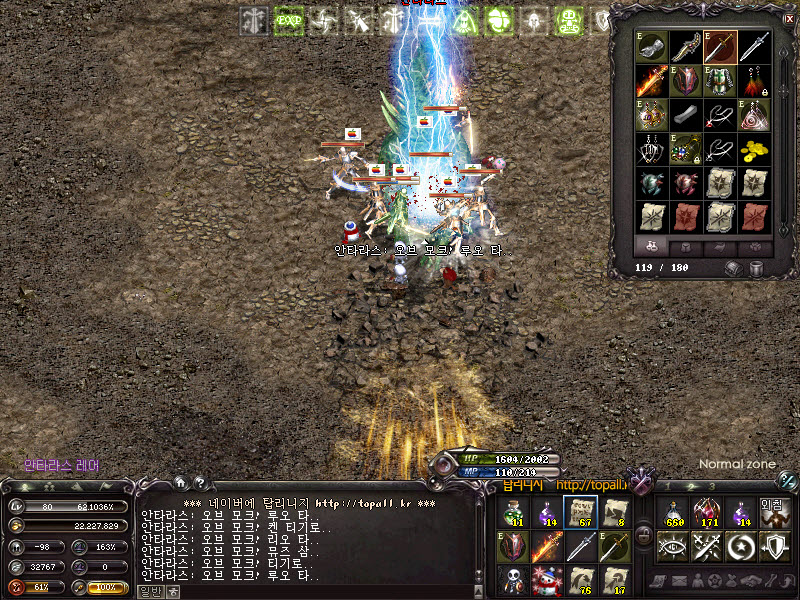Choose the green plate armor in inventory
The height and width of the screenshot is (600, 800).
(x=719, y=80)
